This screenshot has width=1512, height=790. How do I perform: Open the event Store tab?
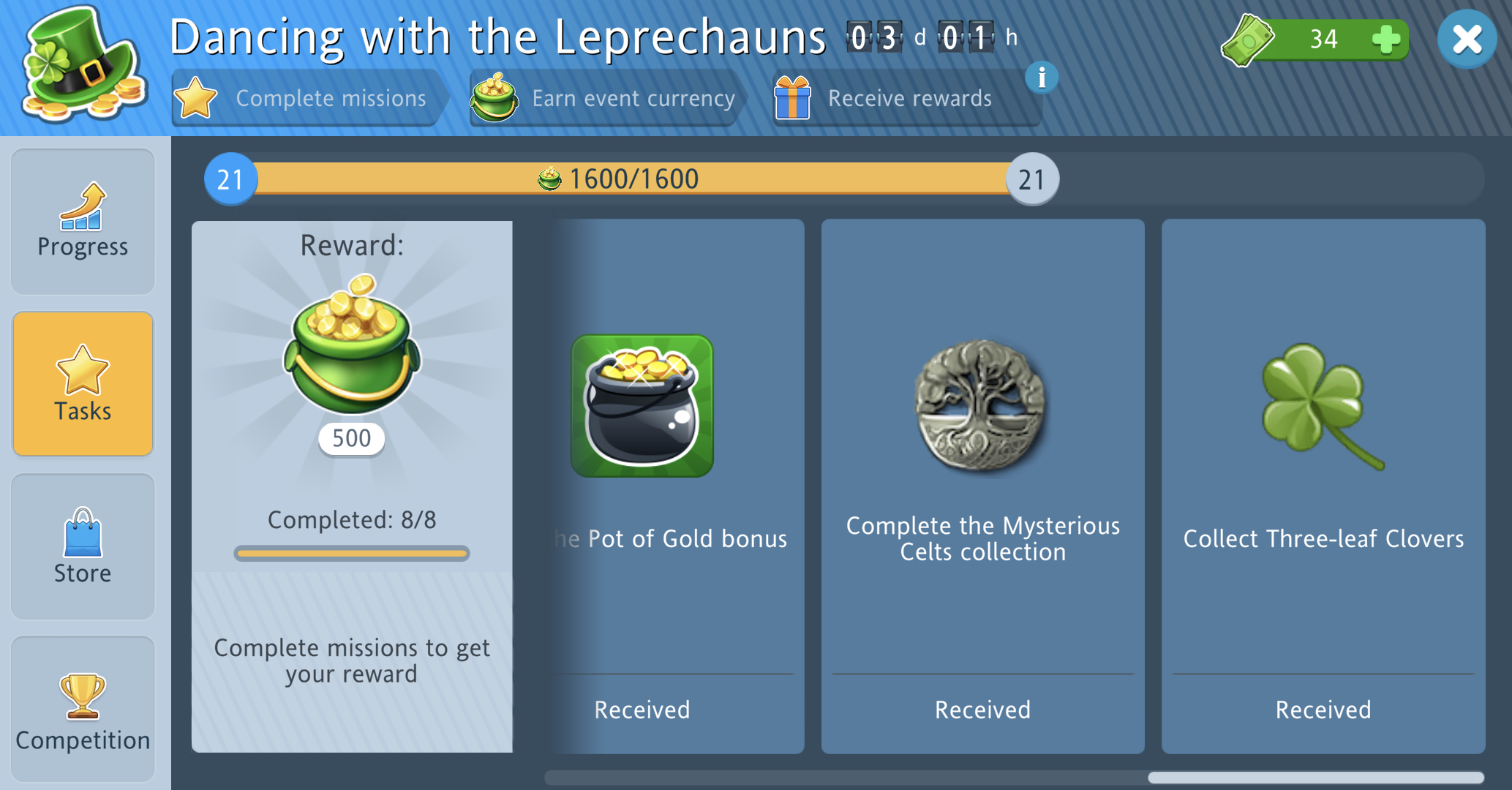83,546
